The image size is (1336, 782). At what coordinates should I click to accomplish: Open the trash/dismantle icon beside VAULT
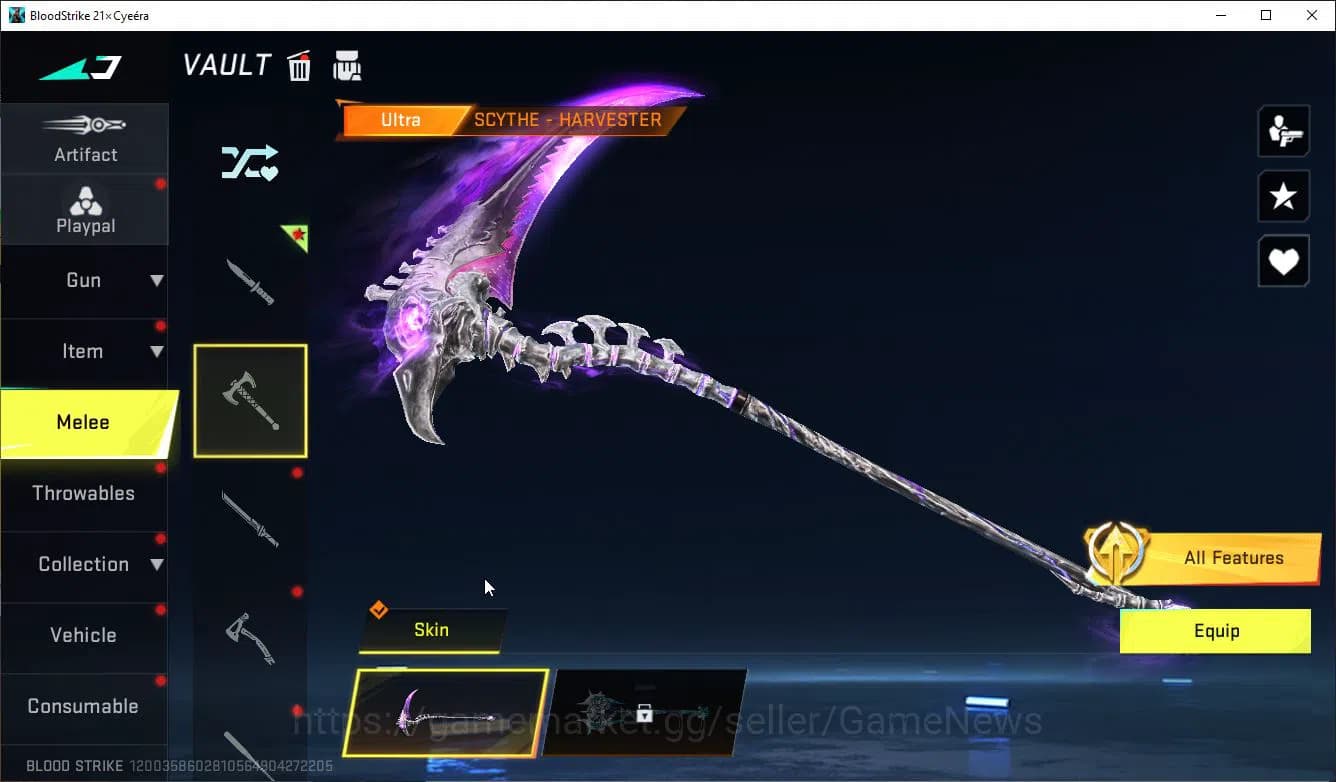[299, 65]
